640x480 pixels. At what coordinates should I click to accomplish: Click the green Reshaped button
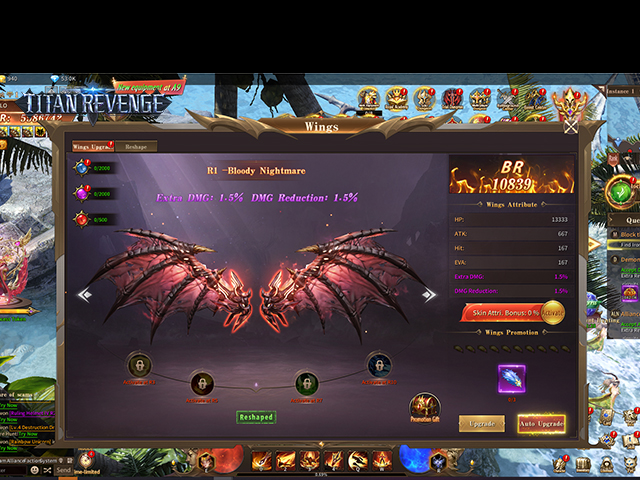[x=256, y=417]
